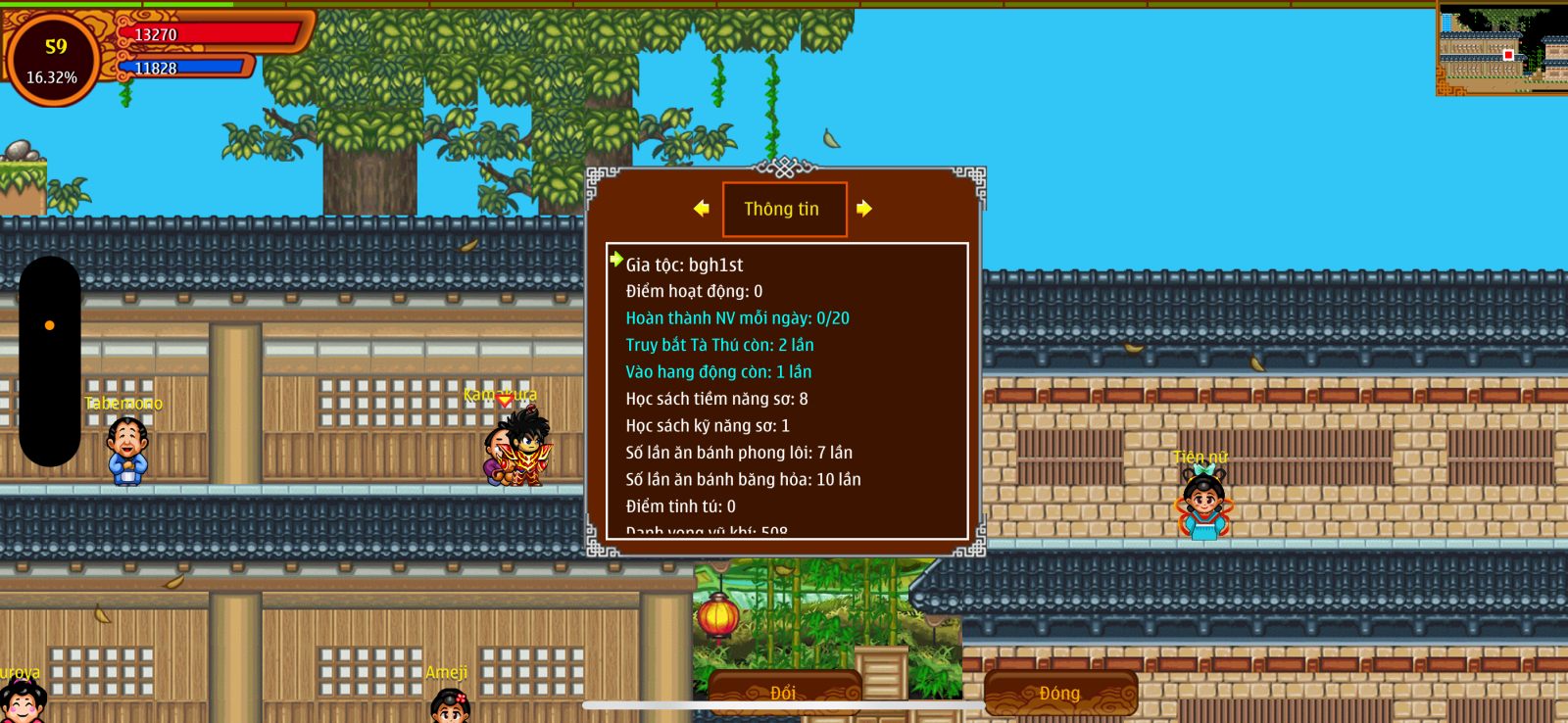The height and width of the screenshot is (723, 1568).
Task: Choose Số lần ăn bánh phong lôi row
Action: point(739,453)
